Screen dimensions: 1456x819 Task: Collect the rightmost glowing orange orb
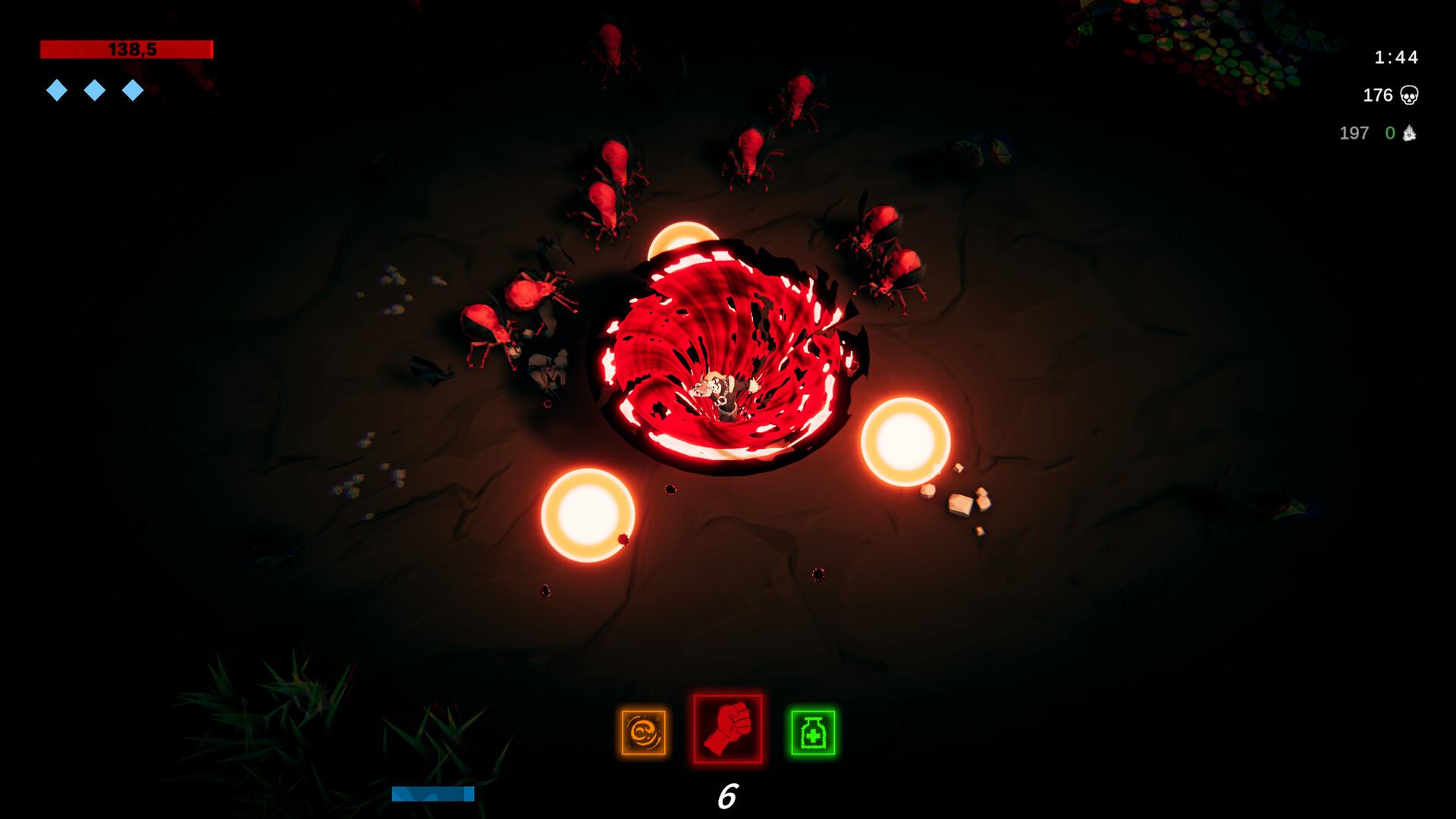coord(905,440)
